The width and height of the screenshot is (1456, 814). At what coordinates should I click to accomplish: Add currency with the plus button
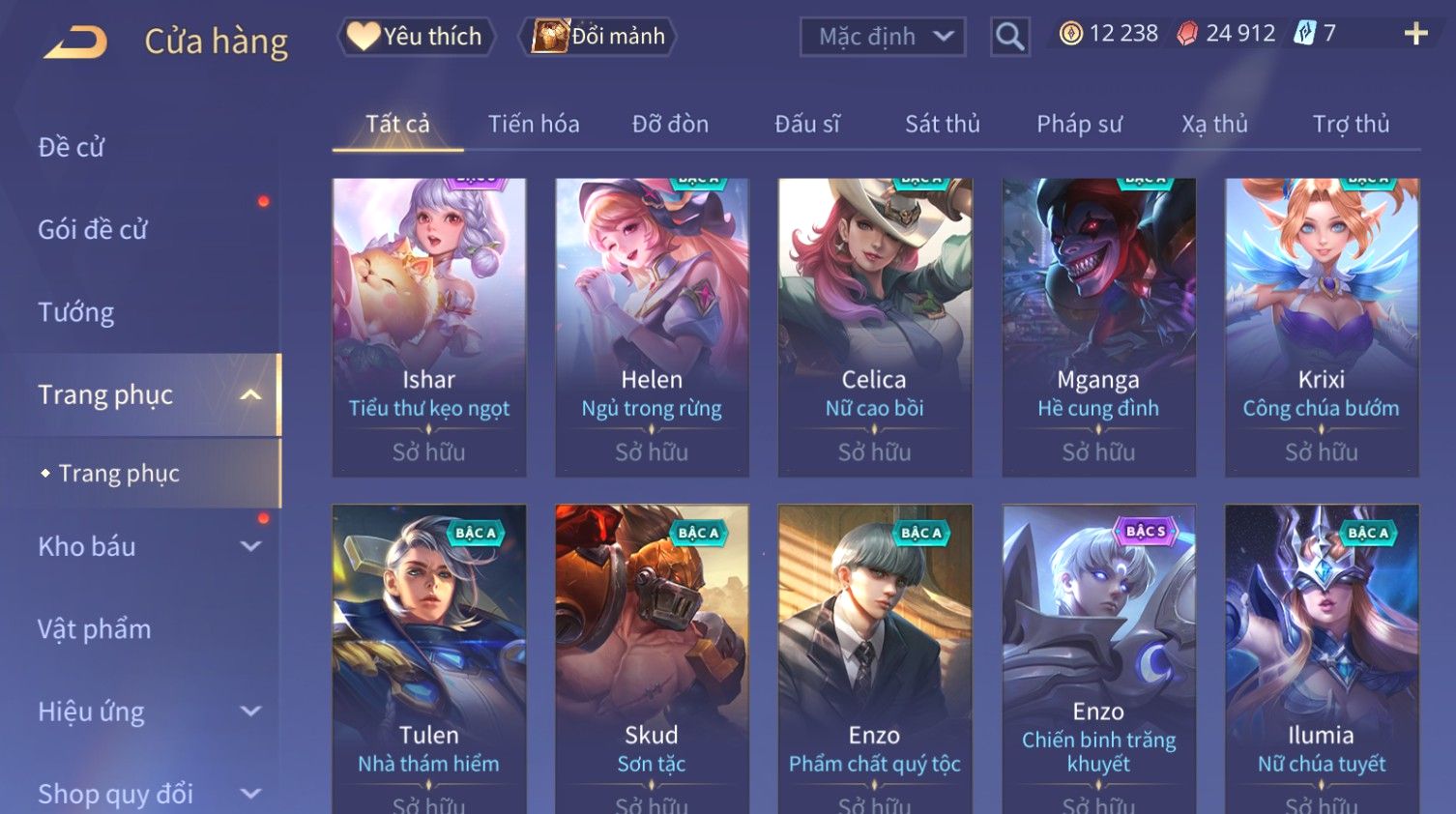(x=1415, y=34)
